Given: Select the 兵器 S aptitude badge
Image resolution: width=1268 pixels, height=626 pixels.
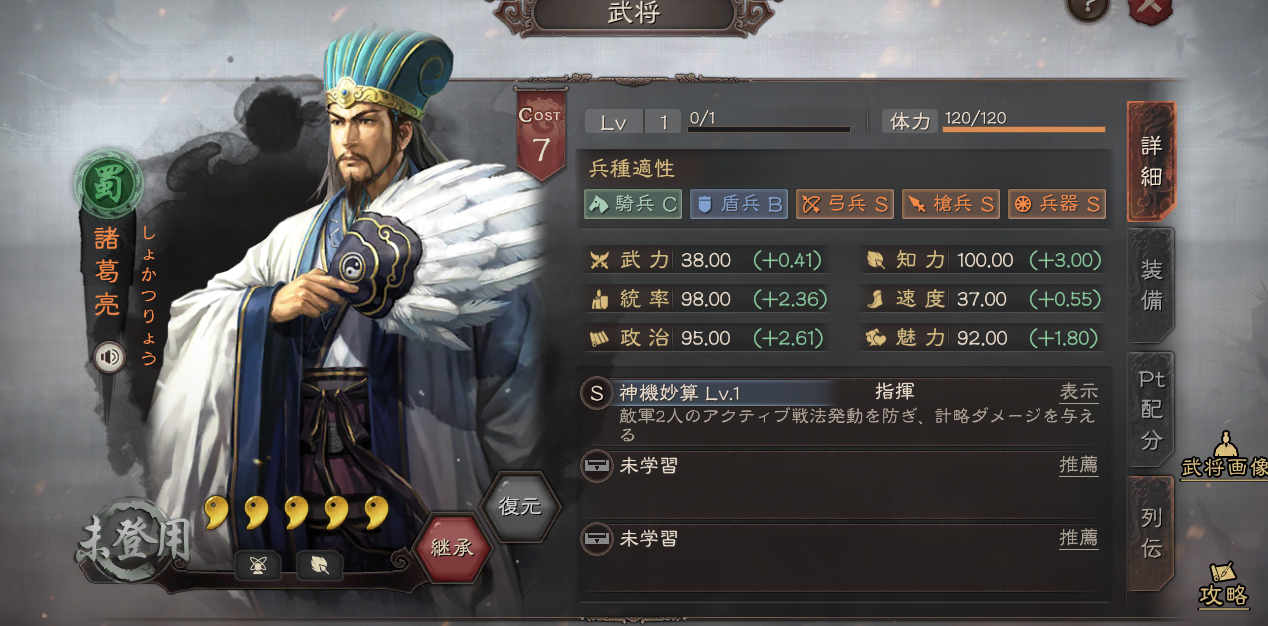Looking at the screenshot, I should pyautogui.click(x=1057, y=204).
